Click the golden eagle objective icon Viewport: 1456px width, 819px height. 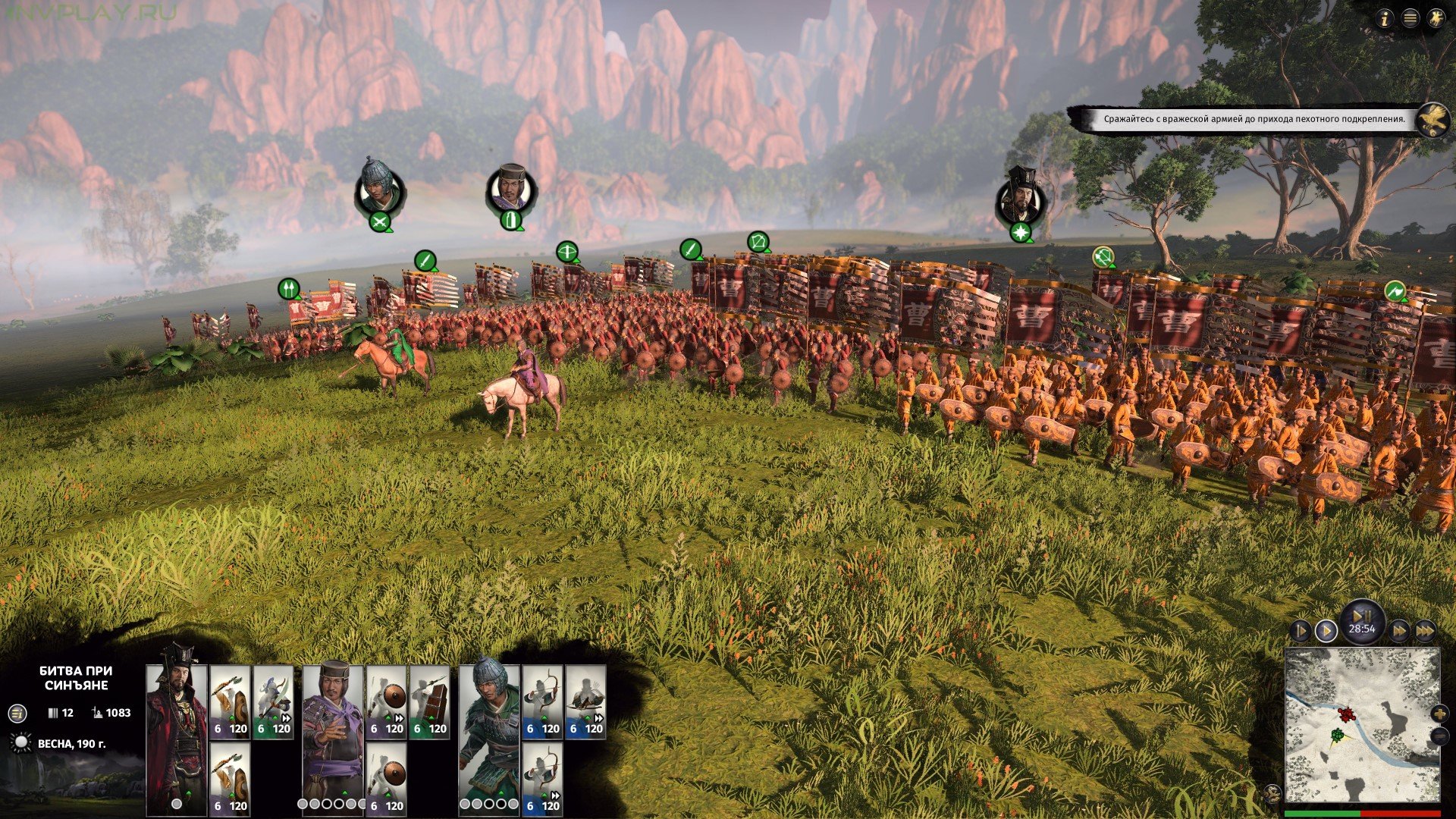click(1432, 120)
